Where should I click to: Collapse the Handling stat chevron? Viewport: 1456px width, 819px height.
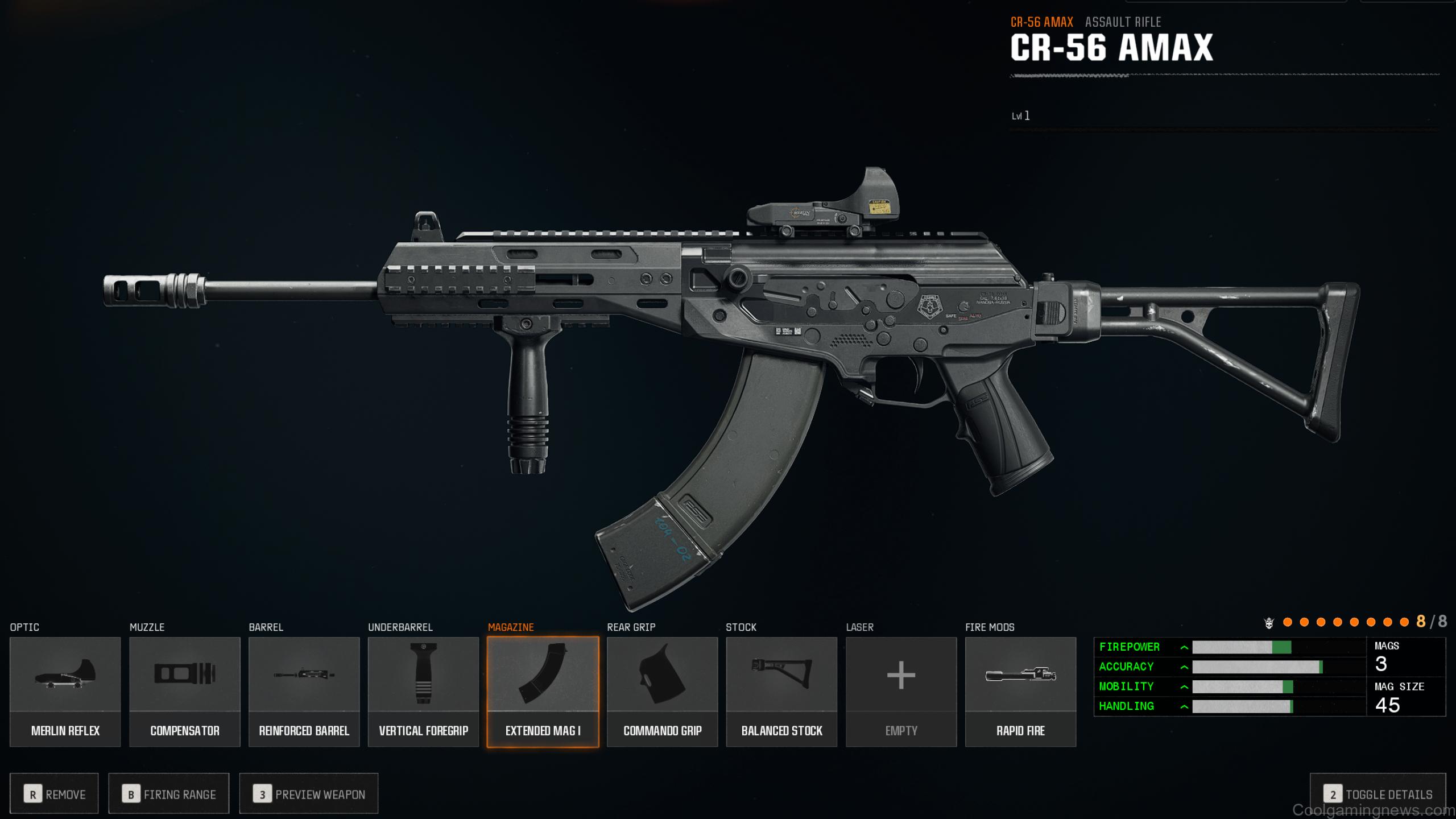click(x=1184, y=706)
